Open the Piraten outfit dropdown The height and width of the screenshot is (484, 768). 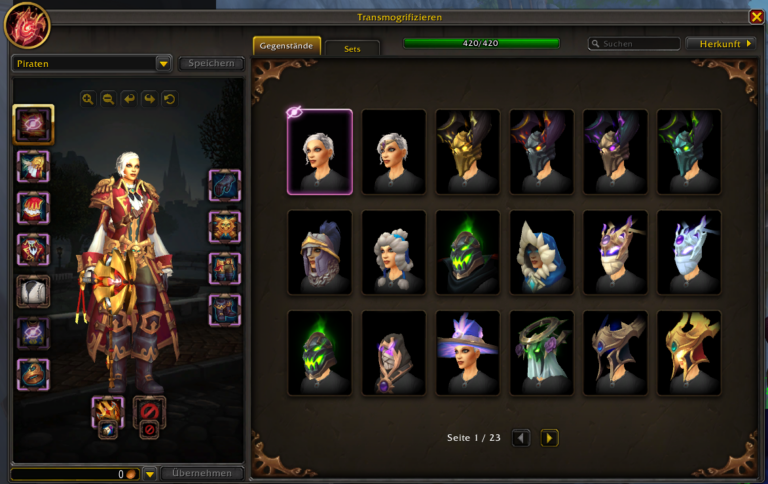pos(164,64)
